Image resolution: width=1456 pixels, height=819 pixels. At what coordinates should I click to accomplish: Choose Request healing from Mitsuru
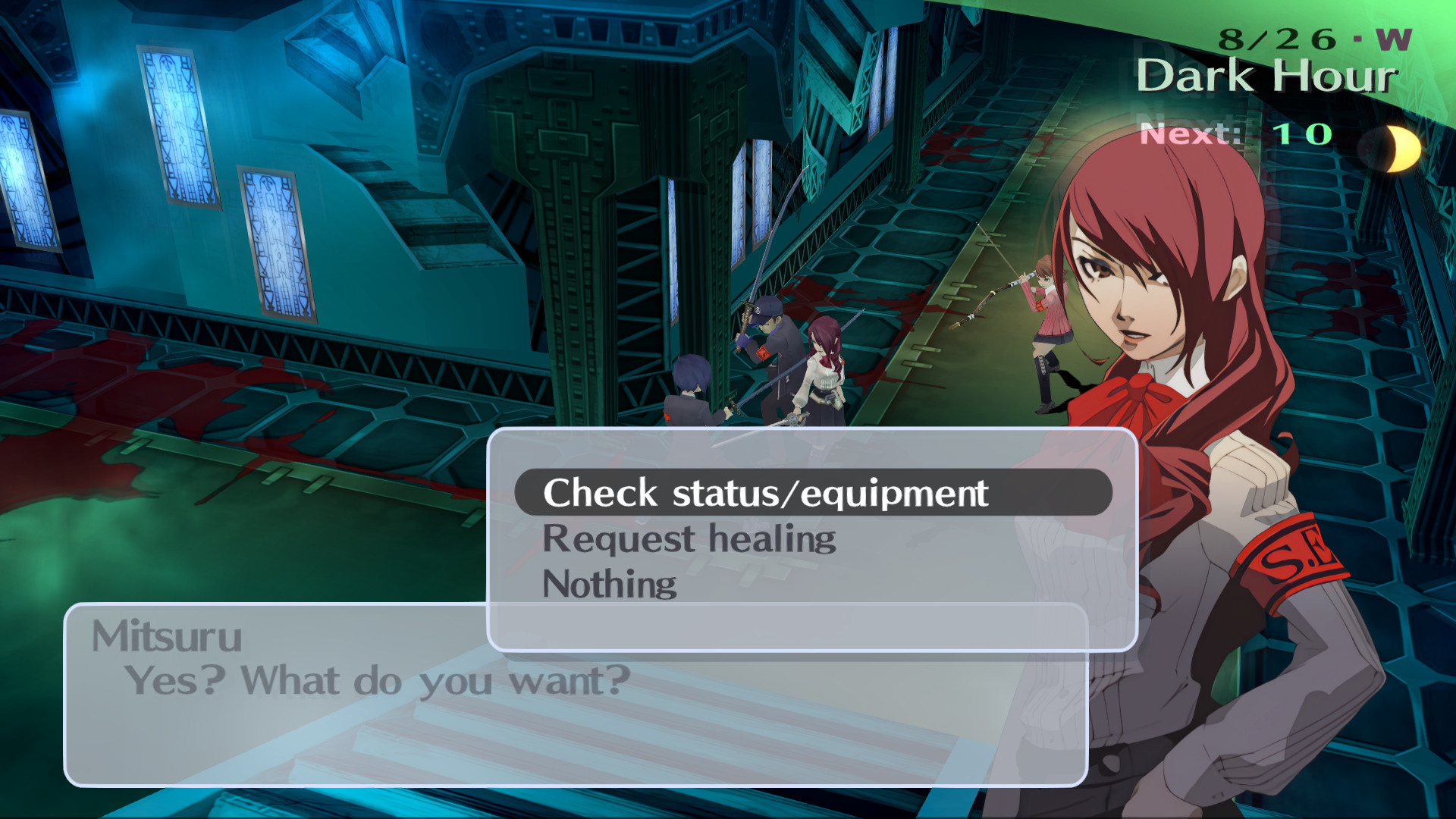coord(689,538)
